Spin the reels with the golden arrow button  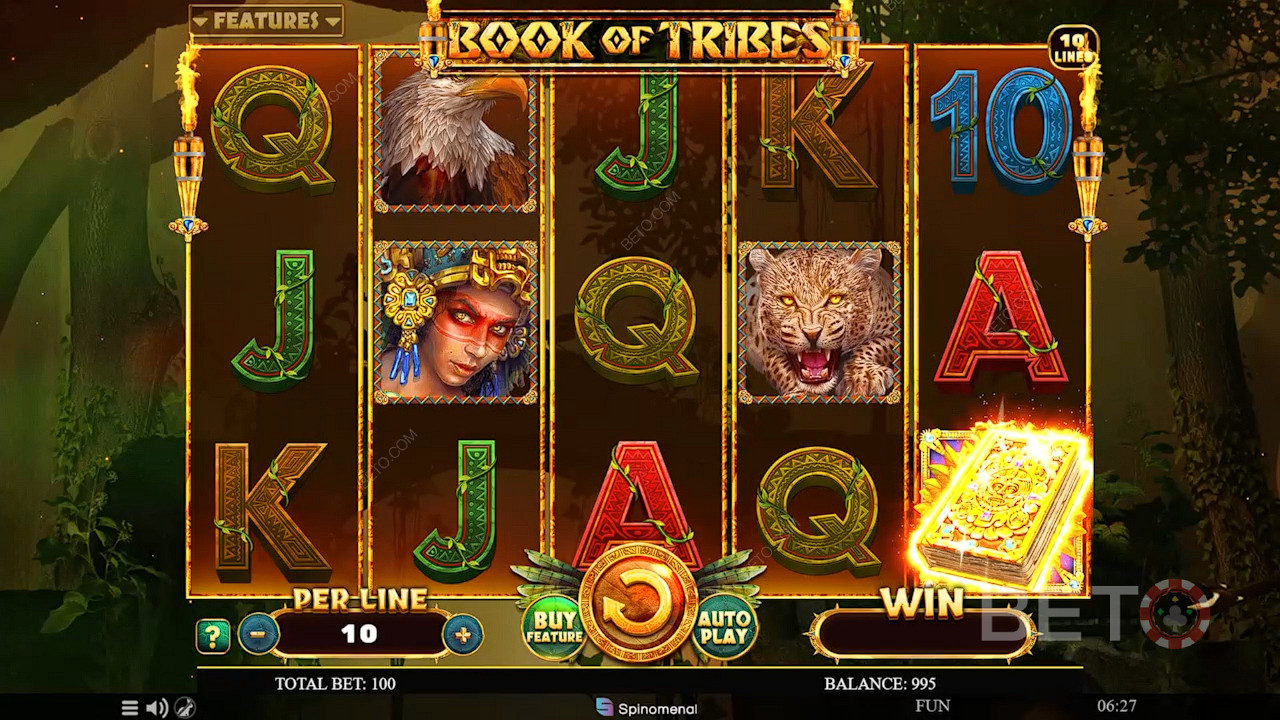(638, 606)
